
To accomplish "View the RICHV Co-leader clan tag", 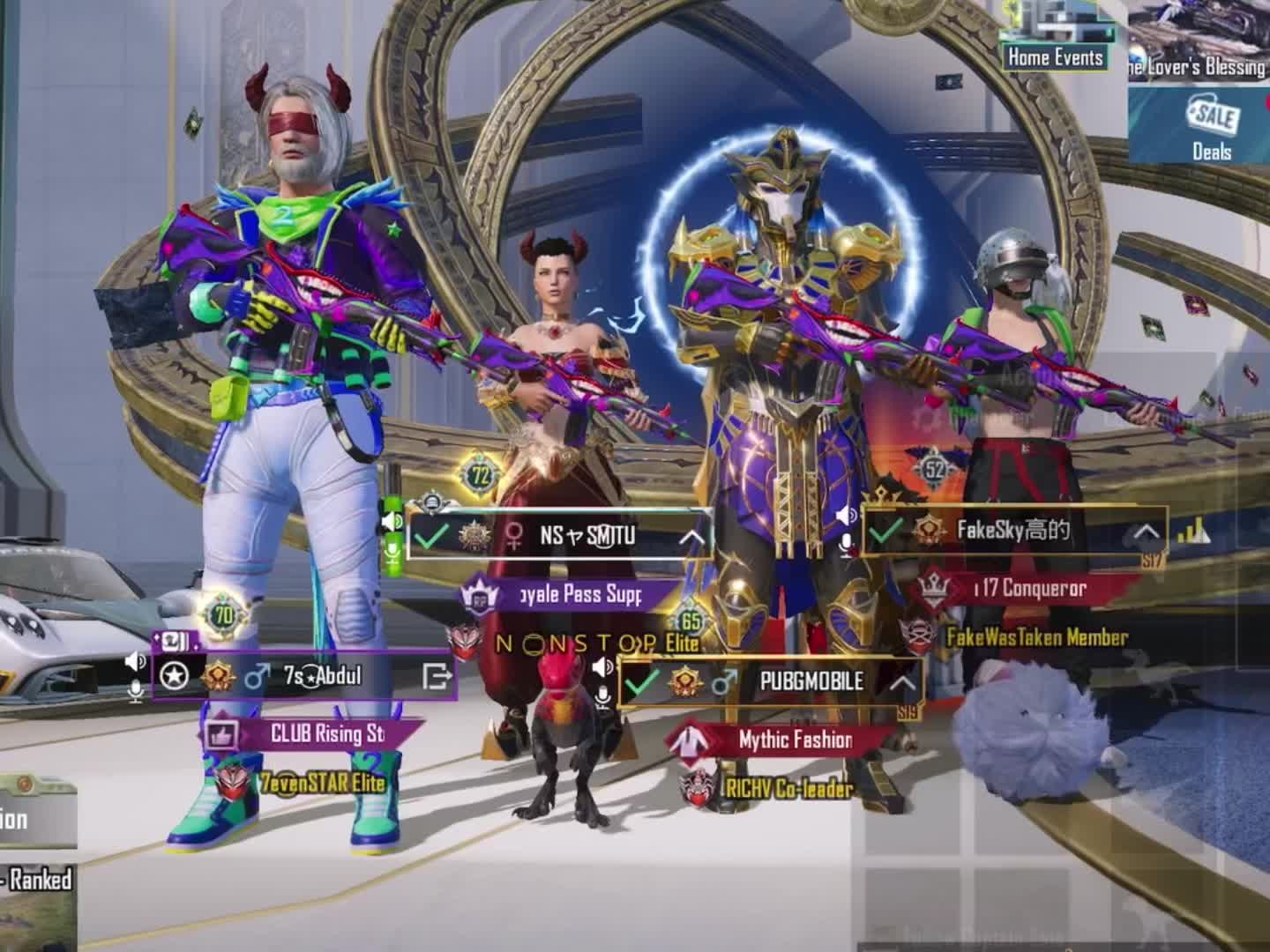I will click(788, 788).
